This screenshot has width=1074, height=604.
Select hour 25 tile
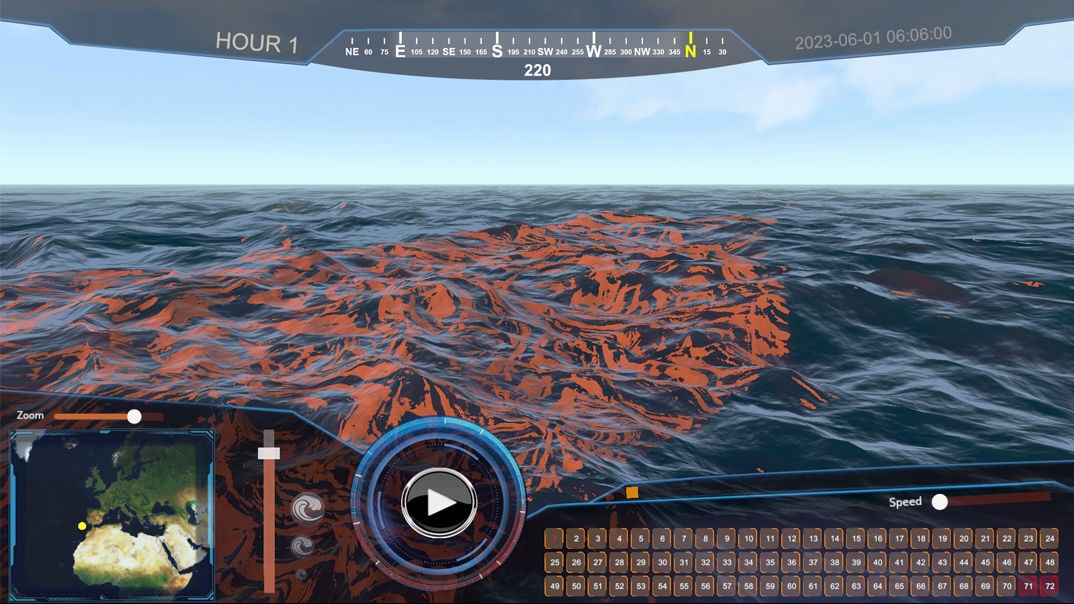tap(554, 563)
